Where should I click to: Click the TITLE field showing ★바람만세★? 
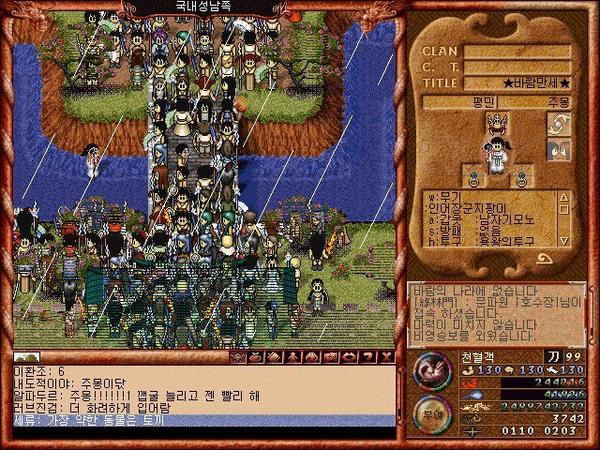tap(517, 83)
